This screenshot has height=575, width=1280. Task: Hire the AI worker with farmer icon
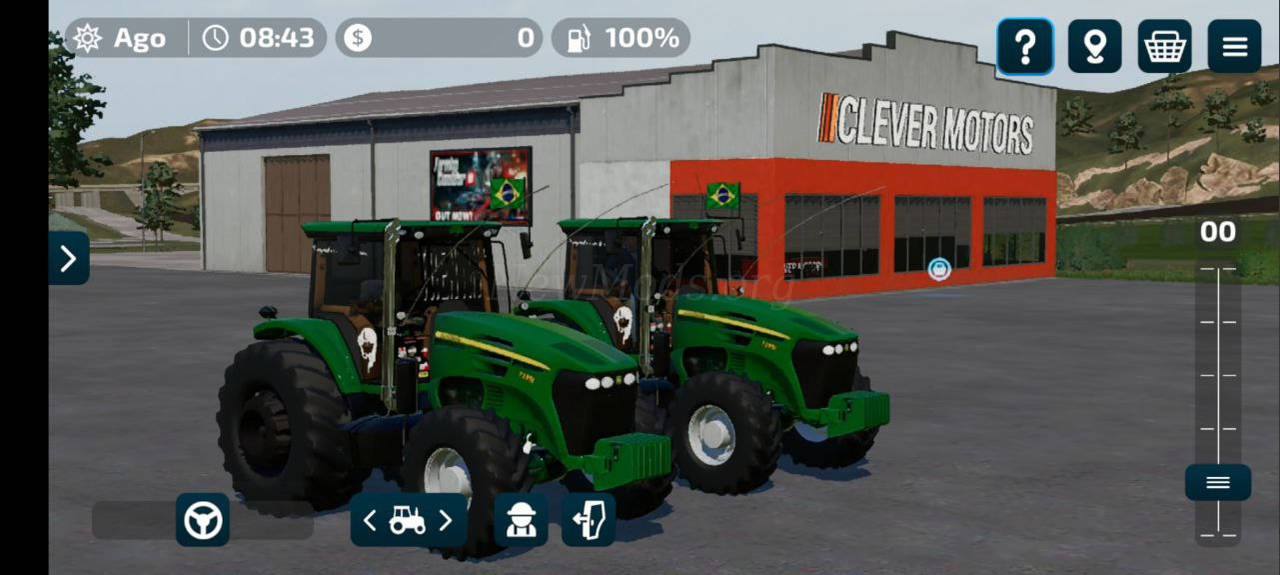[521, 520]
